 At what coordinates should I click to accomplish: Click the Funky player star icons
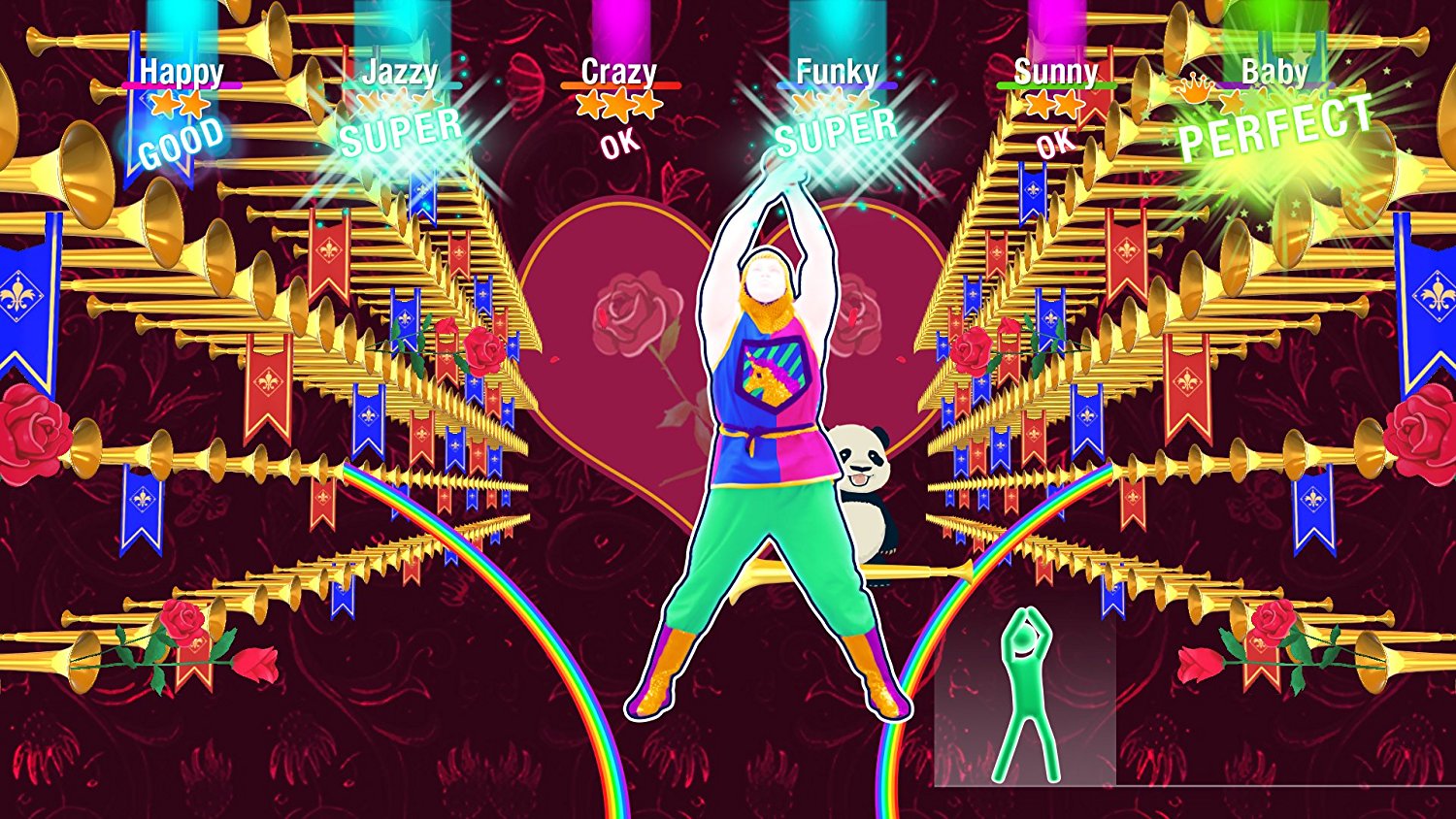pyautogui.click(x=837, y=100)
